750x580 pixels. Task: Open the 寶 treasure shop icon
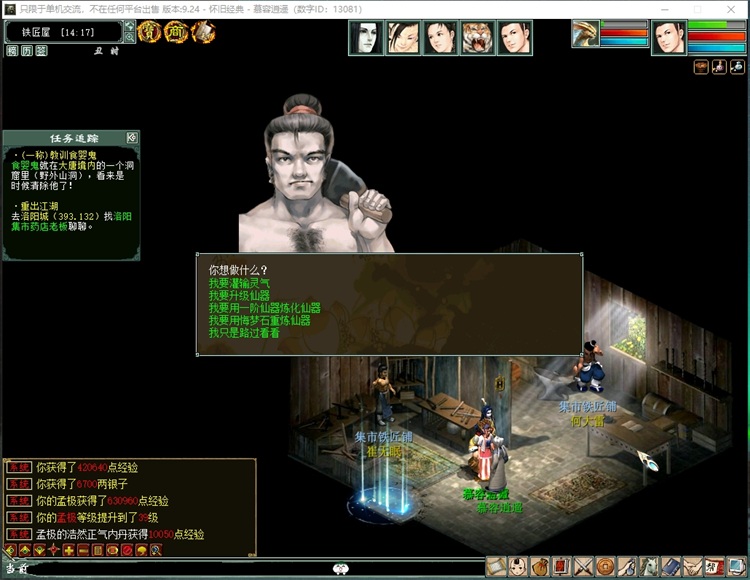point(150,32)
